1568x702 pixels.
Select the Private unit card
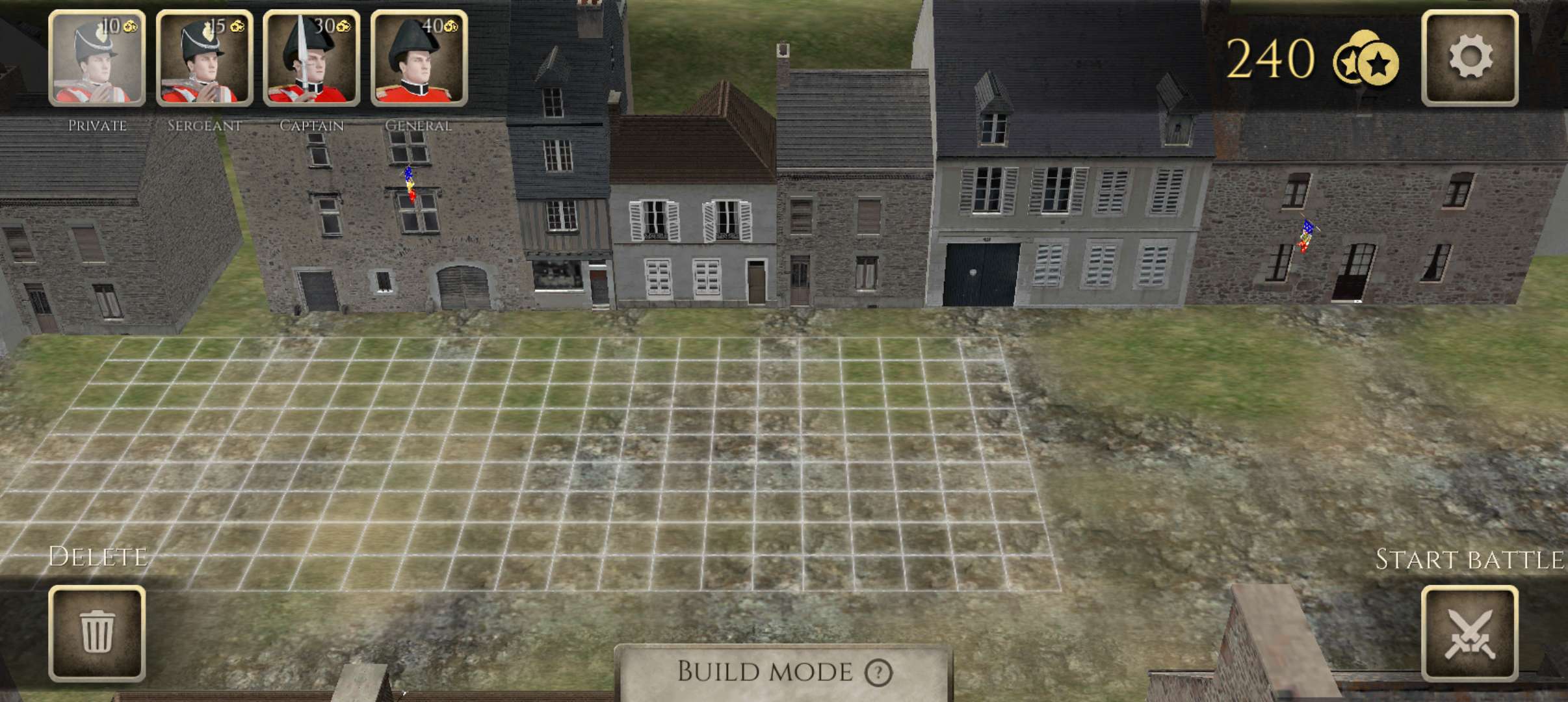click(x=97, y=58)
